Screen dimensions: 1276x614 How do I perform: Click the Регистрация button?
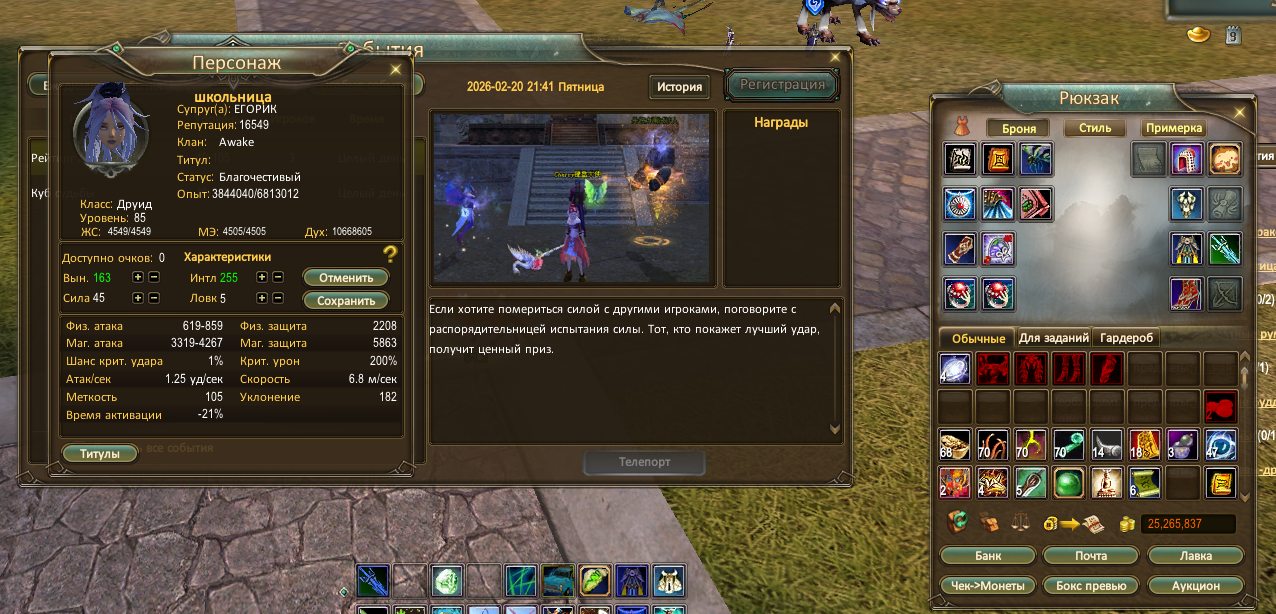(782, 85)
